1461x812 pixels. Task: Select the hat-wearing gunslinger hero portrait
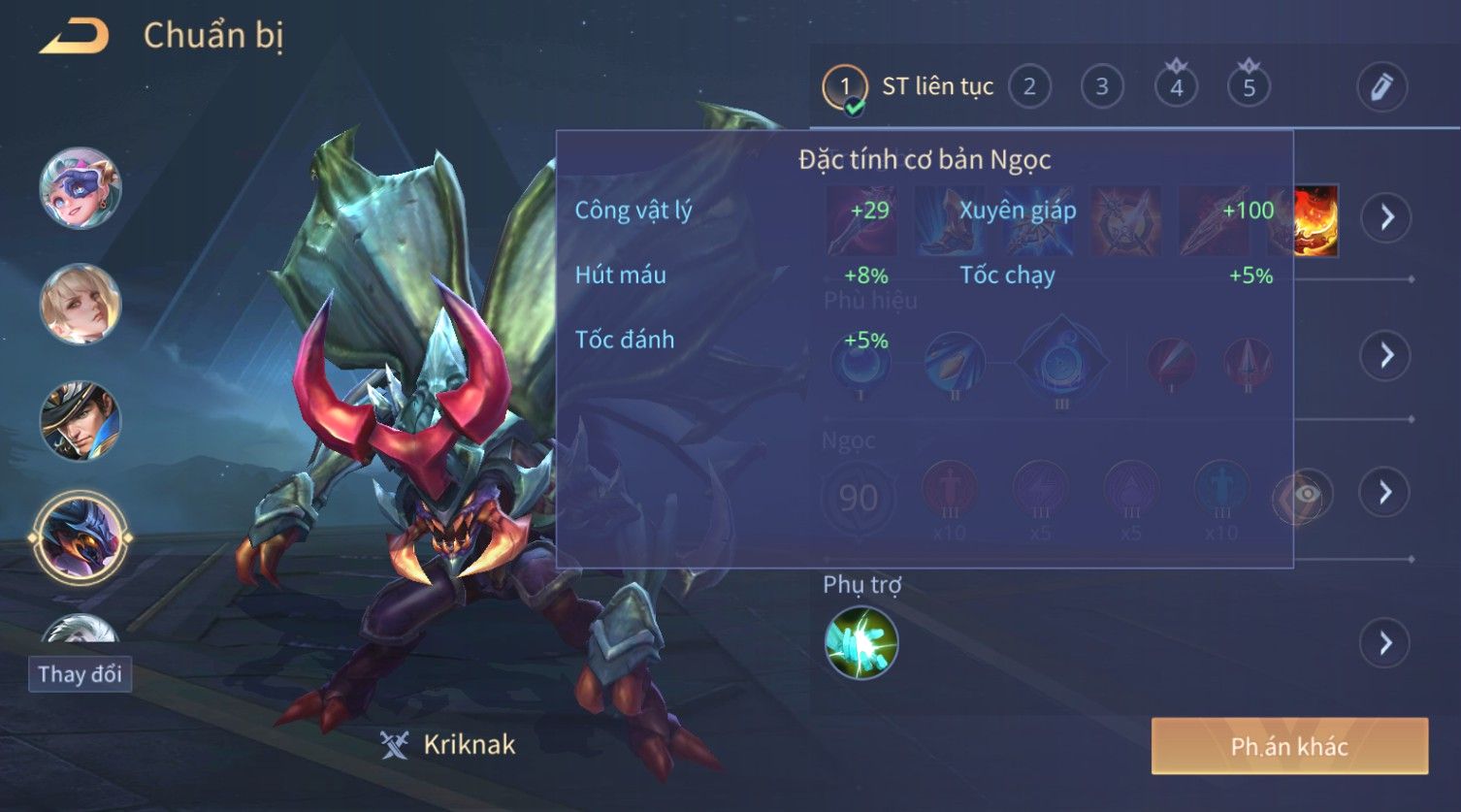[x=81, y=421]
